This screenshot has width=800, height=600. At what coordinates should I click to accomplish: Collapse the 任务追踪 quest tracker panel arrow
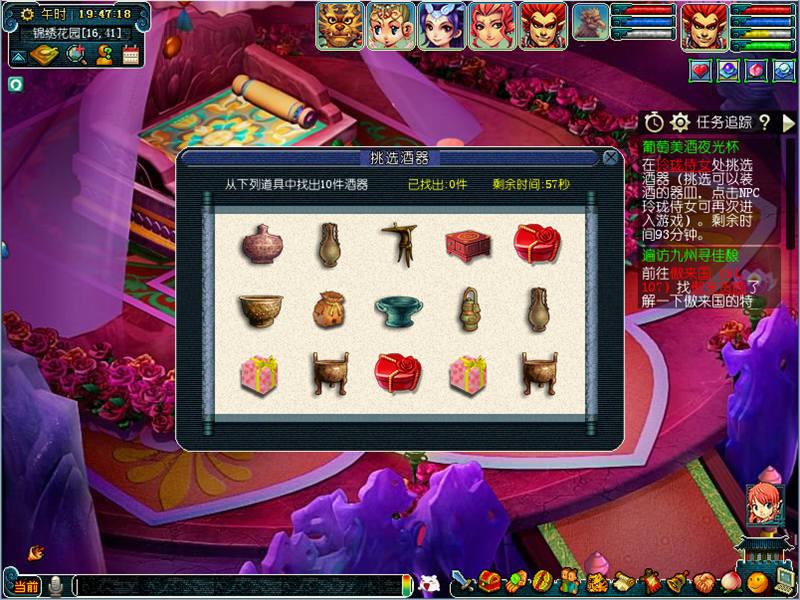[x=787, y=122]
